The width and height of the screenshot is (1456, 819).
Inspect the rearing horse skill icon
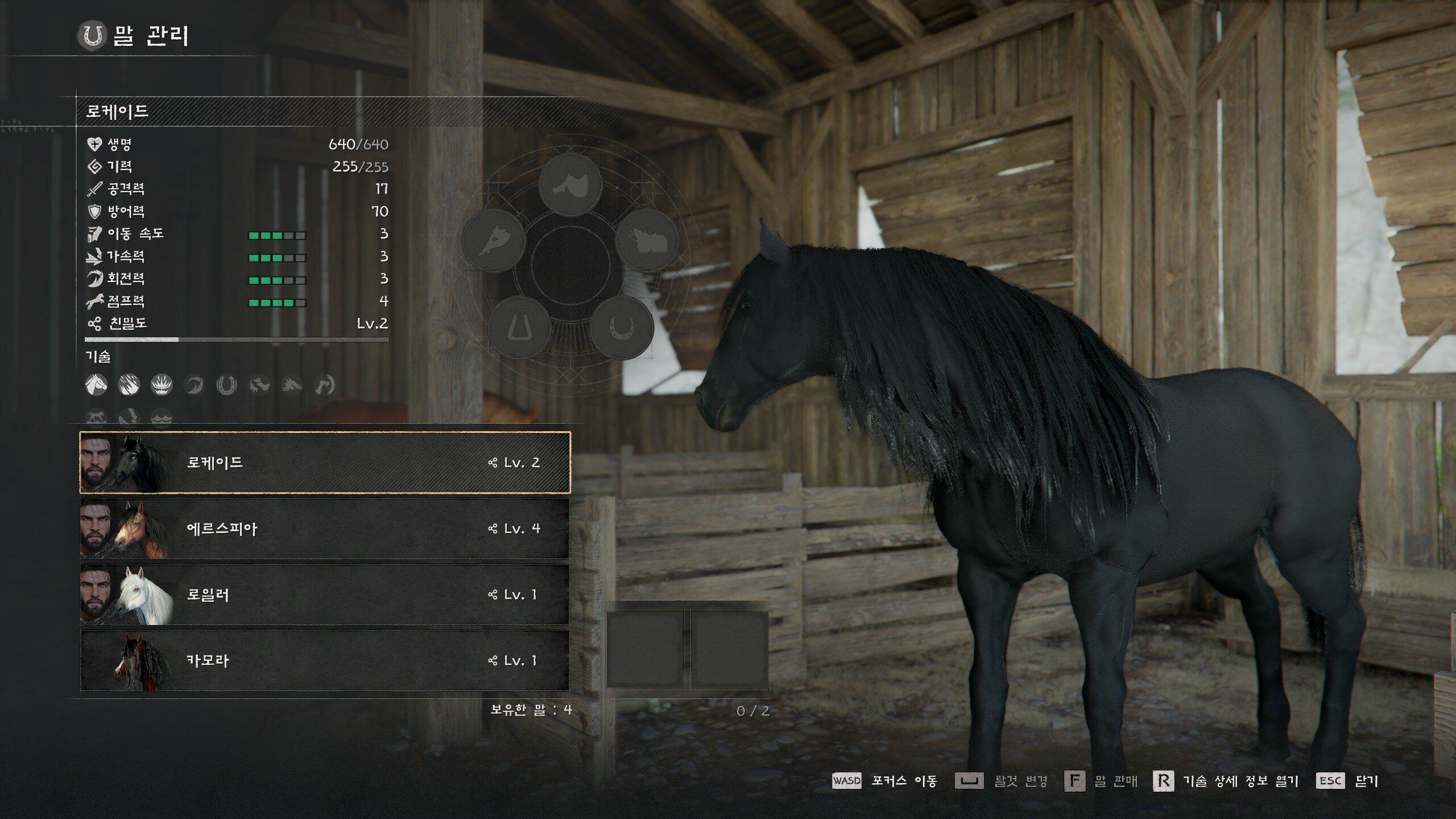[x=259, y=385]
